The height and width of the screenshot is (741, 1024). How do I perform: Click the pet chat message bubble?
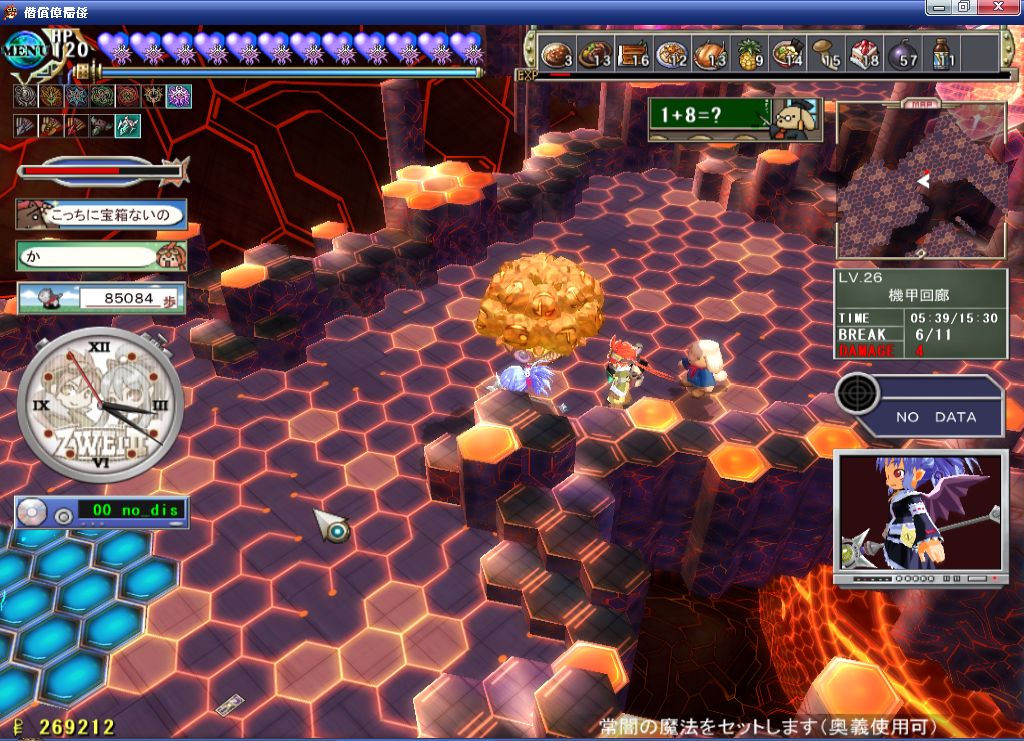tap(101, 214)
